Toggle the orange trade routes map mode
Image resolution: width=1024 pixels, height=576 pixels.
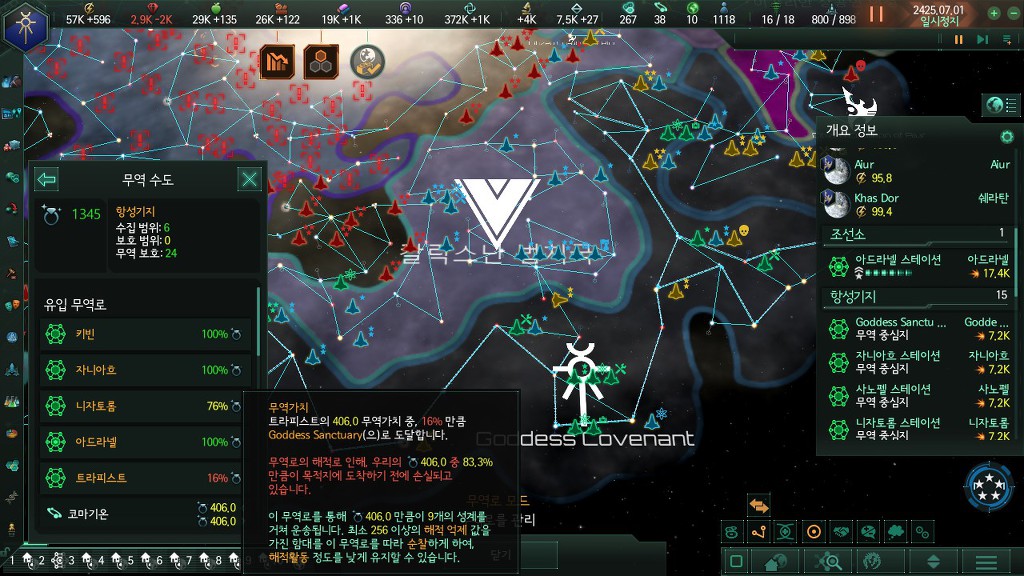click(x=759, y=506)
